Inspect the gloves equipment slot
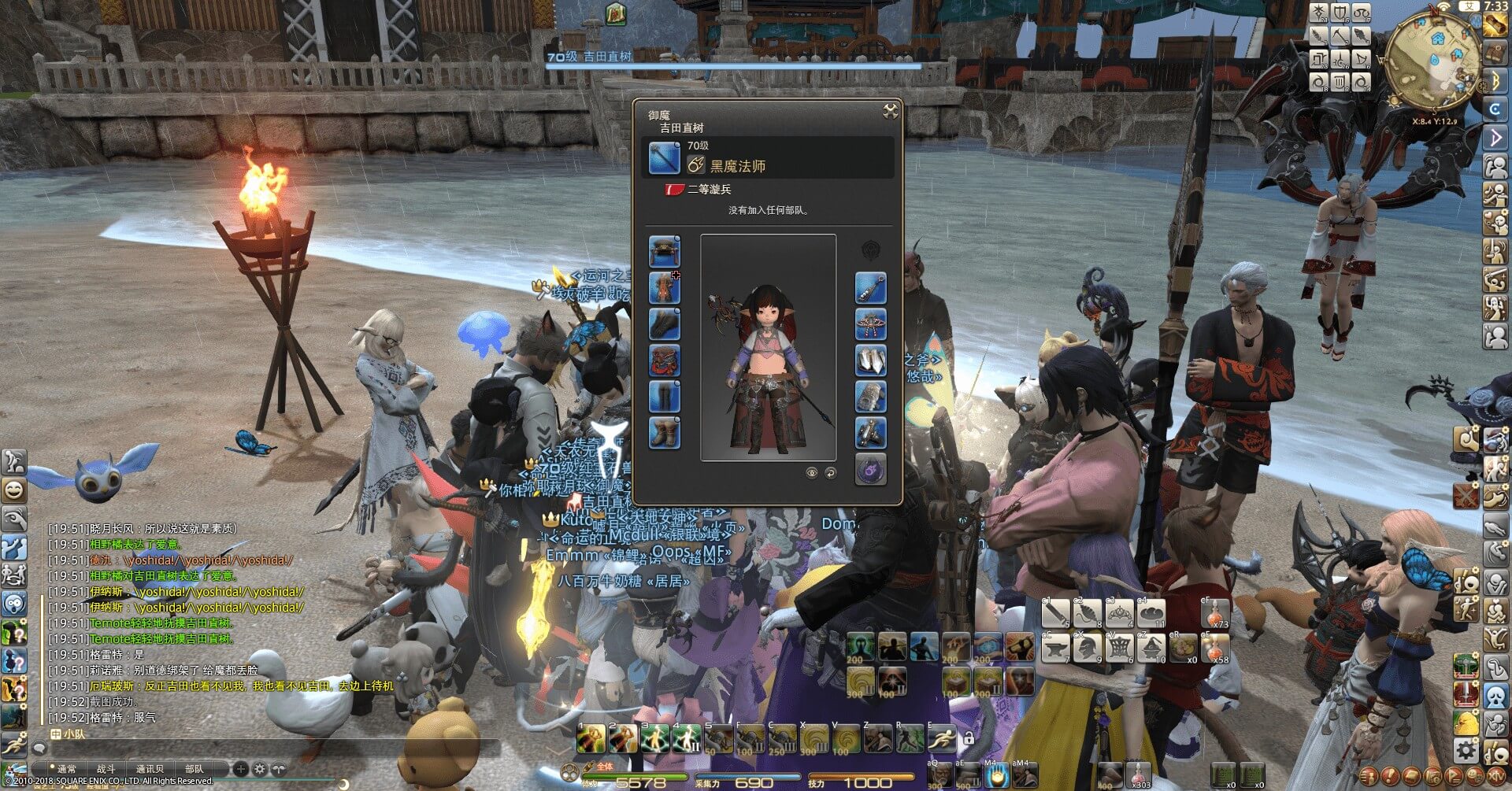 pyautogui.click(x=664, y=324)
